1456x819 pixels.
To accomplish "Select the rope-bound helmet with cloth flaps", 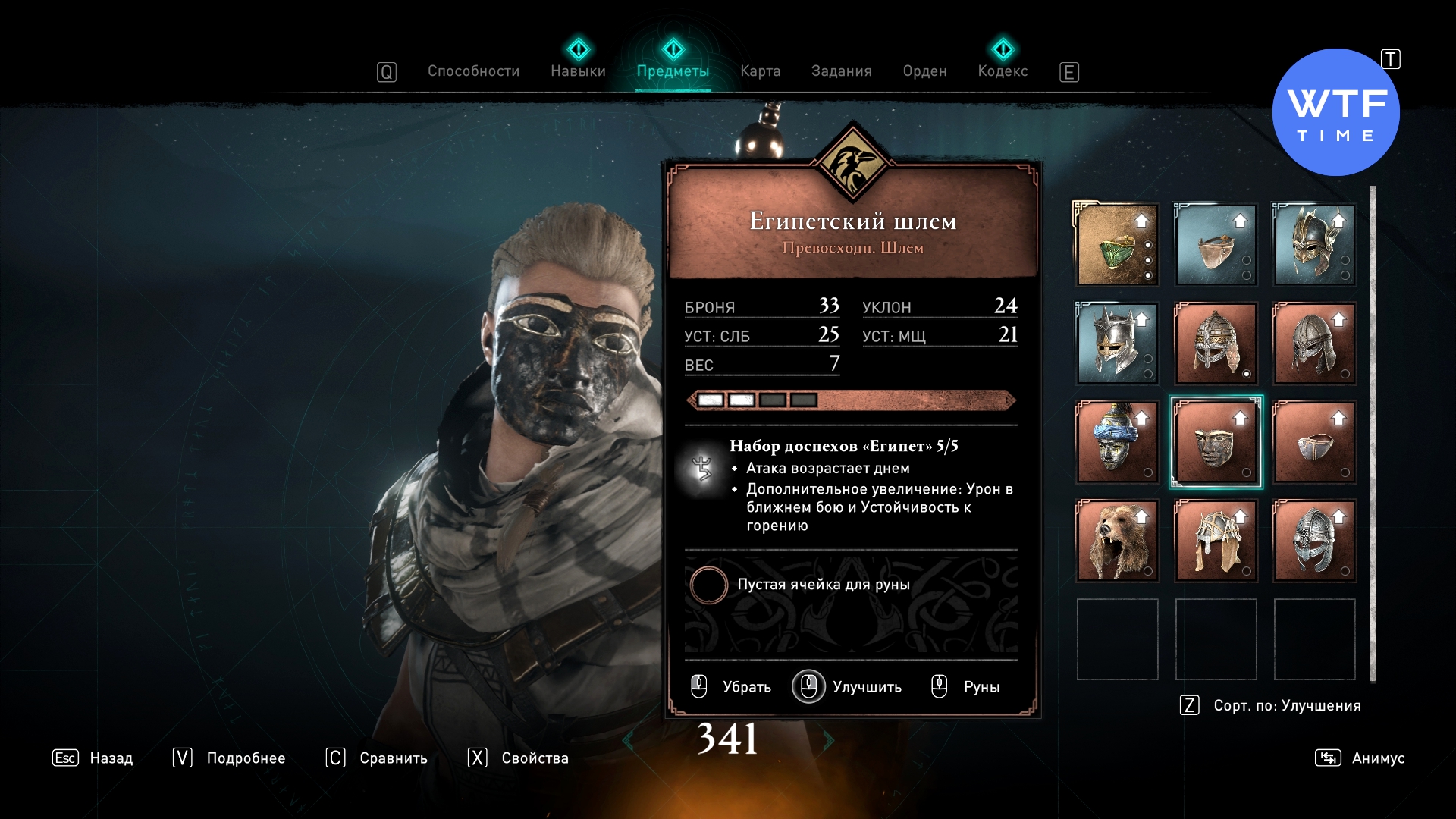I will pyautogui.click(x=1216, y=541).
